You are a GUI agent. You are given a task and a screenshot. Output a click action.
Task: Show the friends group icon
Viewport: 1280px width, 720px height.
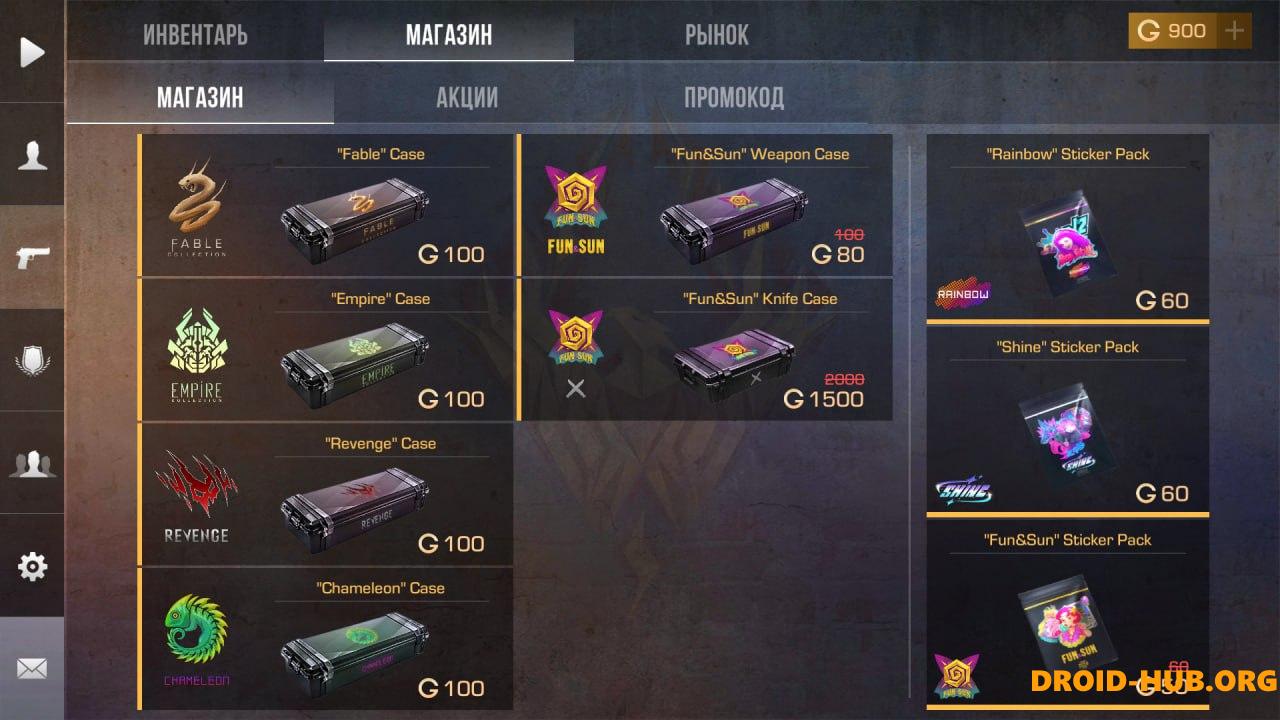[32, 463]
